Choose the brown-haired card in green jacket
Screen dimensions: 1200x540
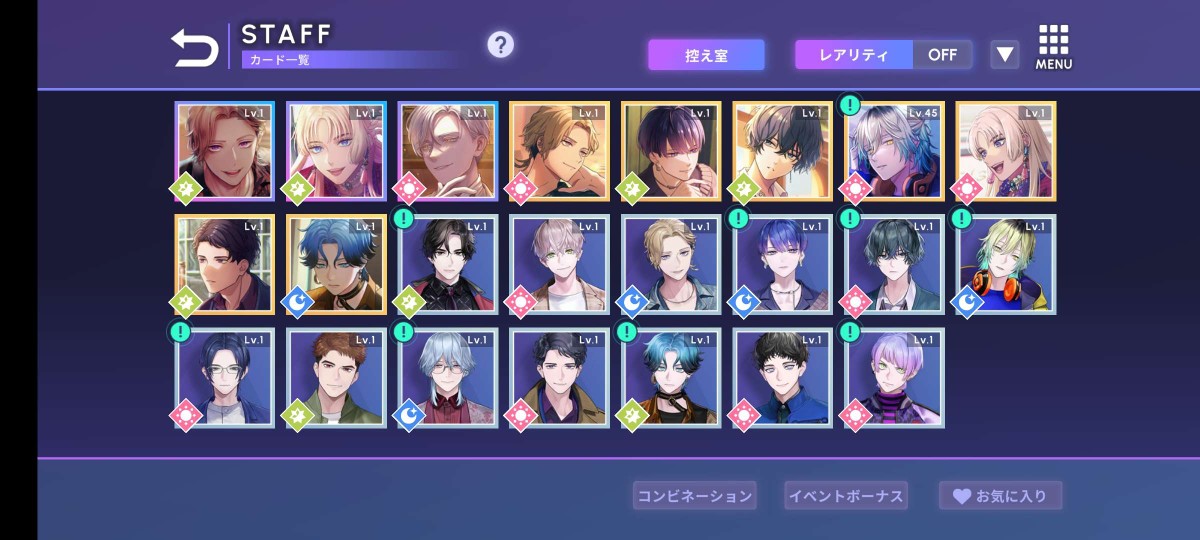coord(336,378)
